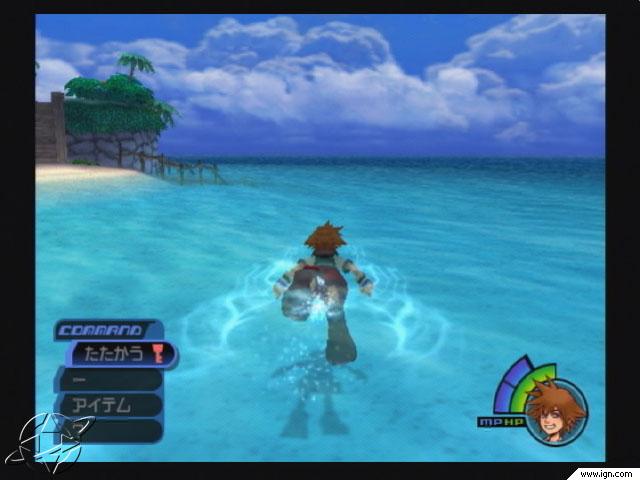Select the dashed command slot above アイテム
The height and width of the screenshot is (480, 640).
point(108,380)
